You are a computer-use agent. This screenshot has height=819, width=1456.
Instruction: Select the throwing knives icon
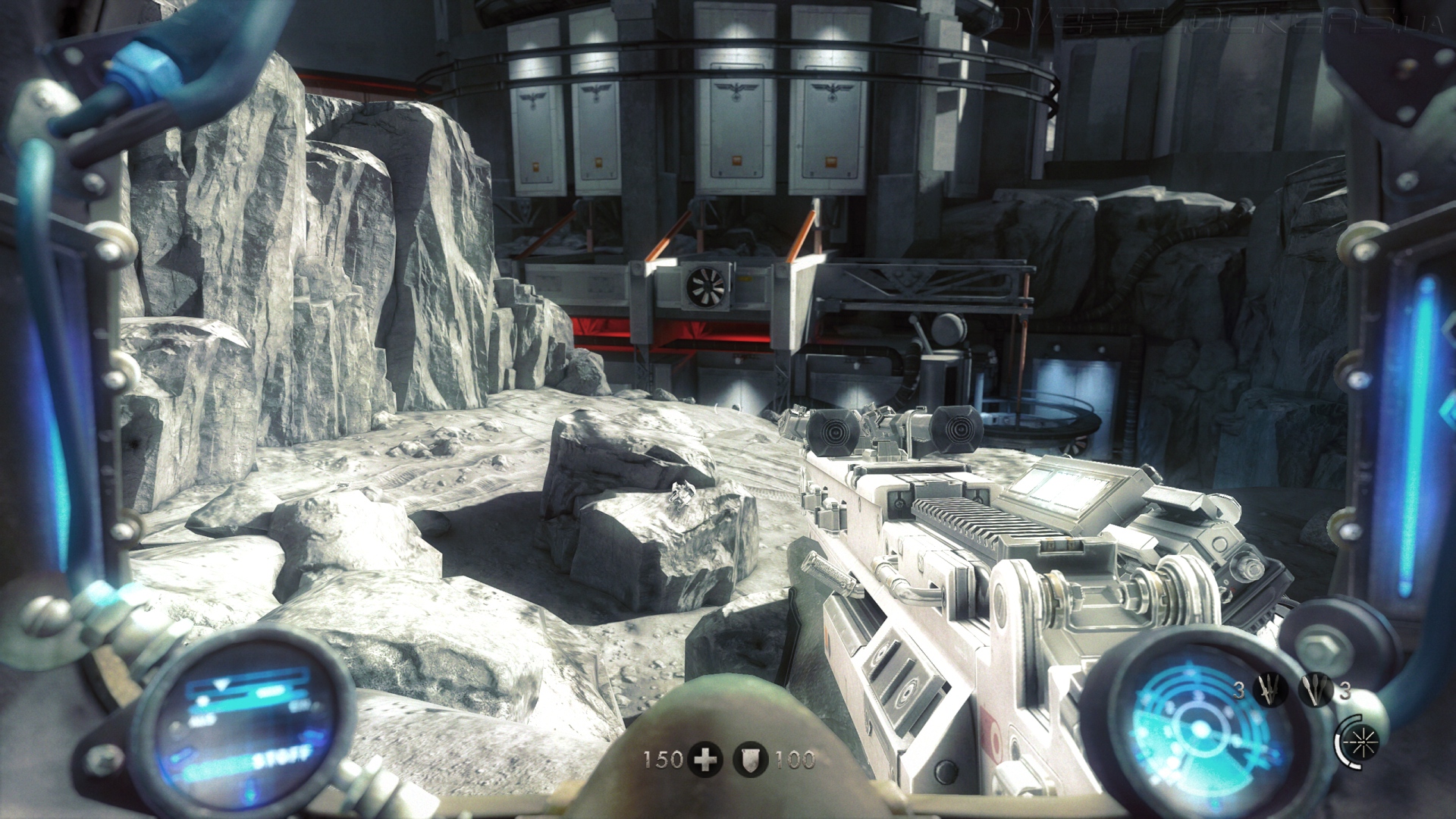point(1269,690)
